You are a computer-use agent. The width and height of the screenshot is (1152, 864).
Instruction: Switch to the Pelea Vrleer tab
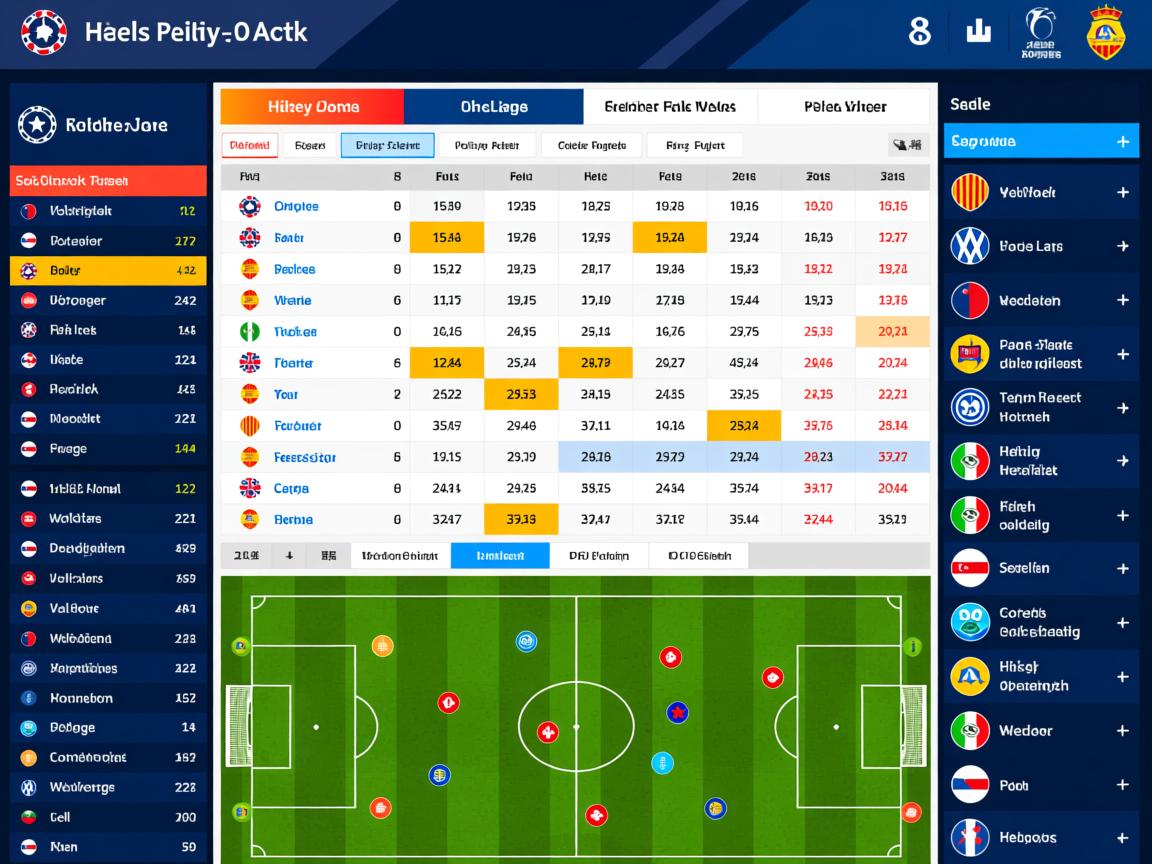[844, 107]
